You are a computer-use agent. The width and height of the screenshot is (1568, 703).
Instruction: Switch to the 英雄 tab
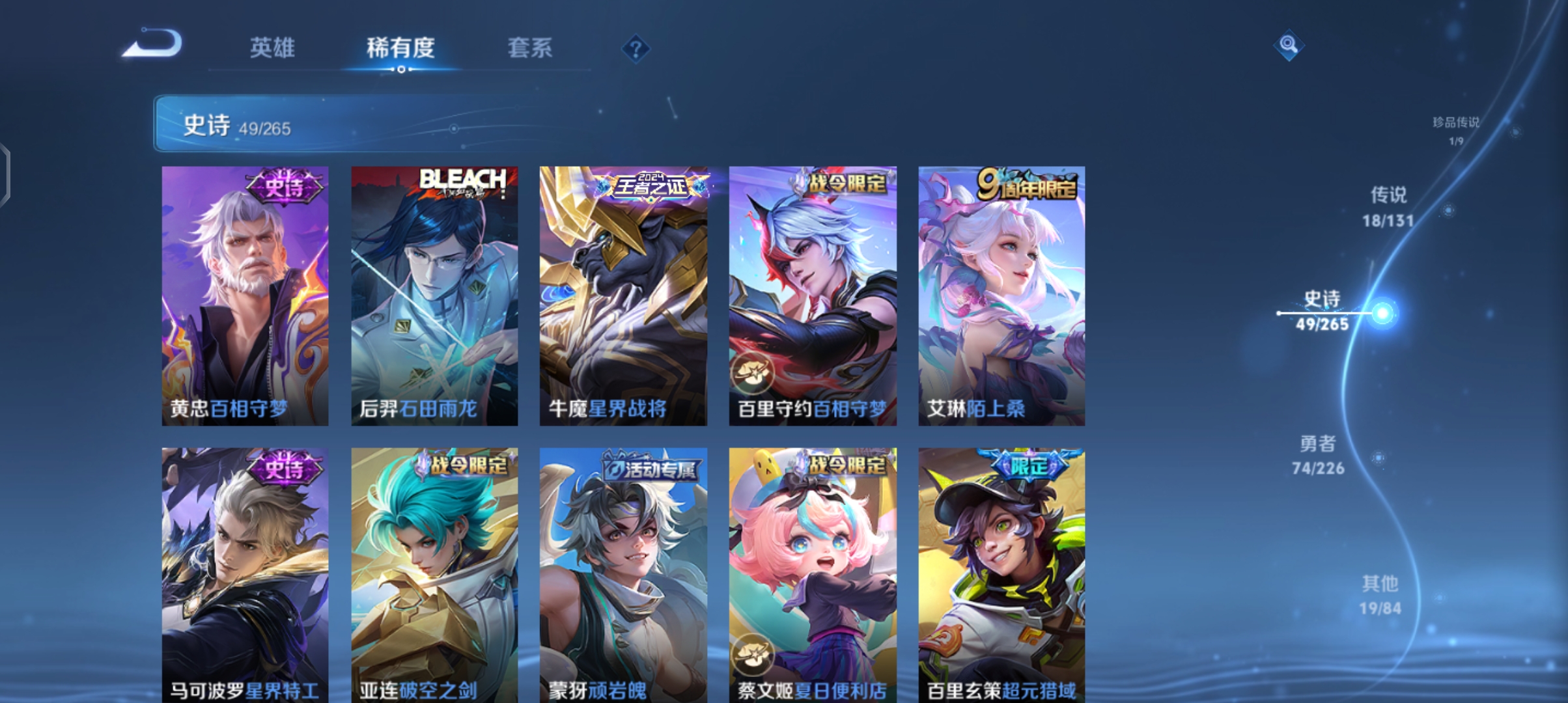pos(272,48)
